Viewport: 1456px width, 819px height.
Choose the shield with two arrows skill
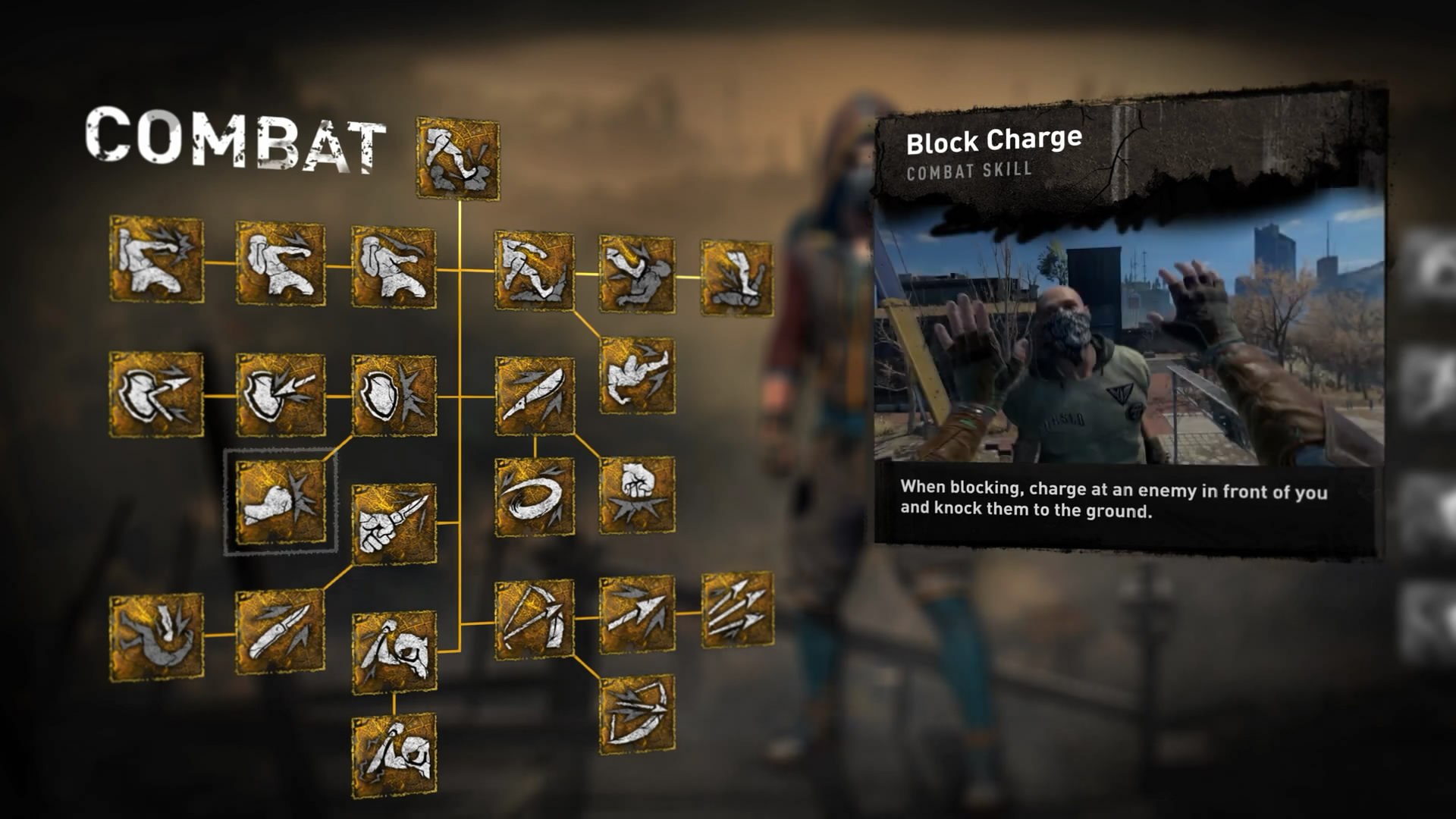[156, 394]
